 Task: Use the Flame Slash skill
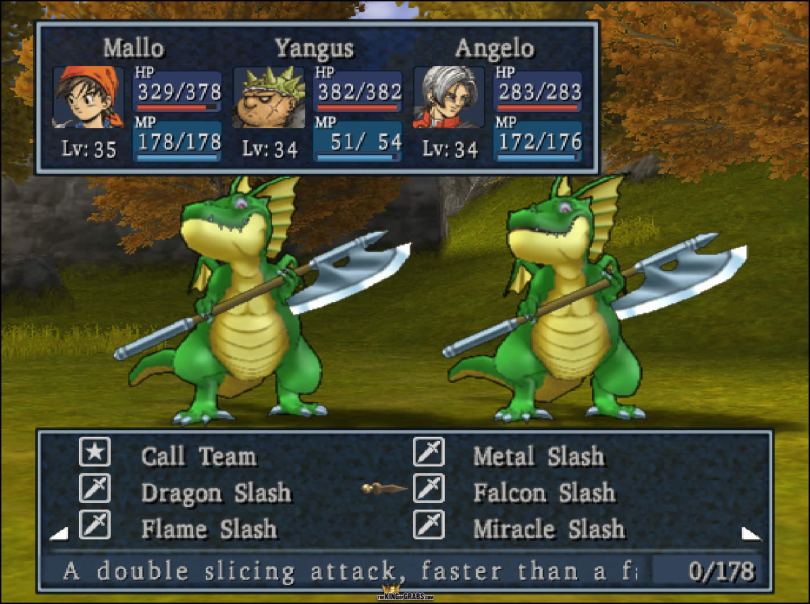[208, 528]
